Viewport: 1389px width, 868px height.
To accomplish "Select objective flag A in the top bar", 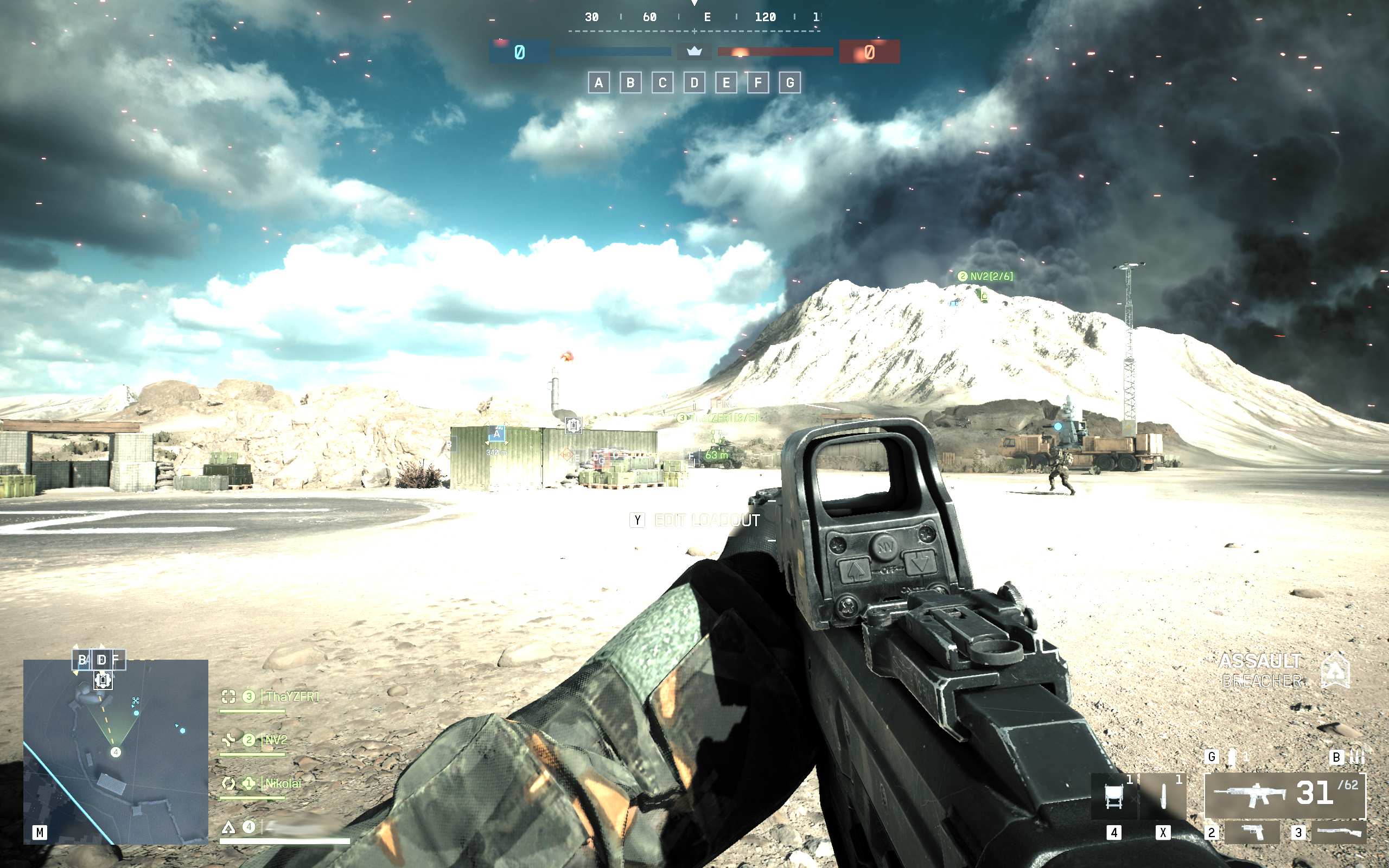I will [x=598, y=83].
